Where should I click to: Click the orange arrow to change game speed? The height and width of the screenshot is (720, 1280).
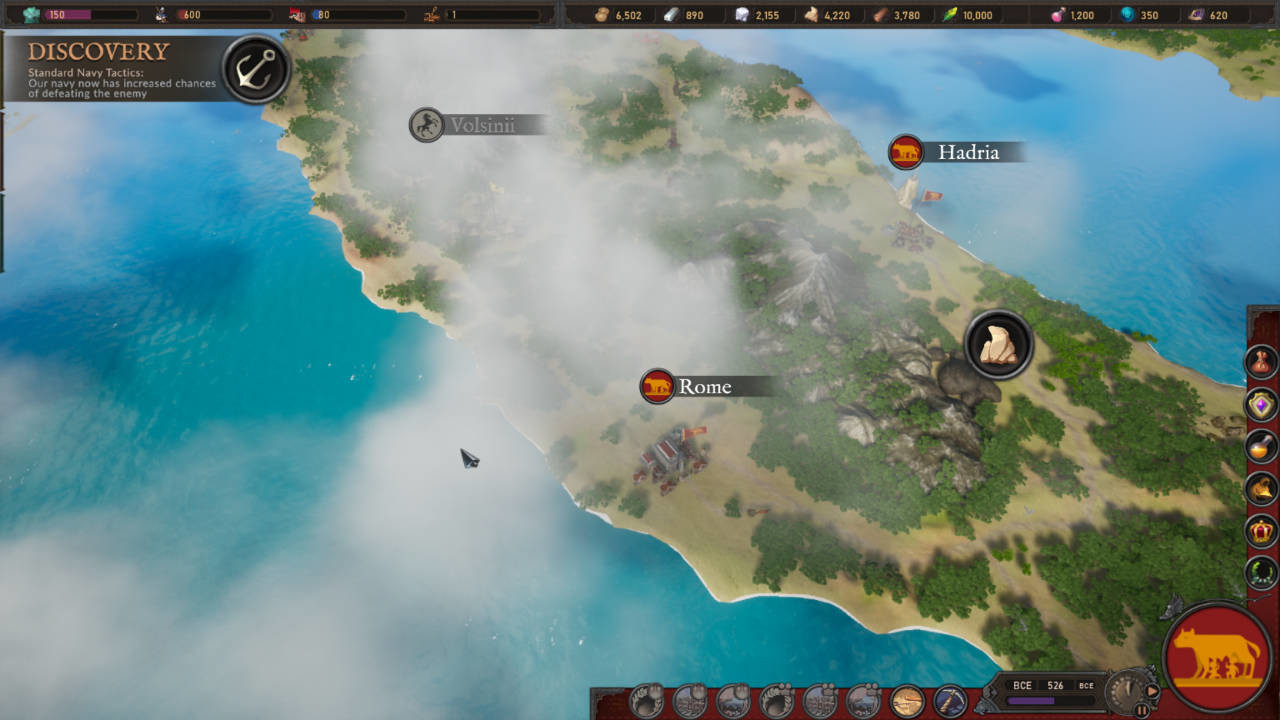point(1153,690)
